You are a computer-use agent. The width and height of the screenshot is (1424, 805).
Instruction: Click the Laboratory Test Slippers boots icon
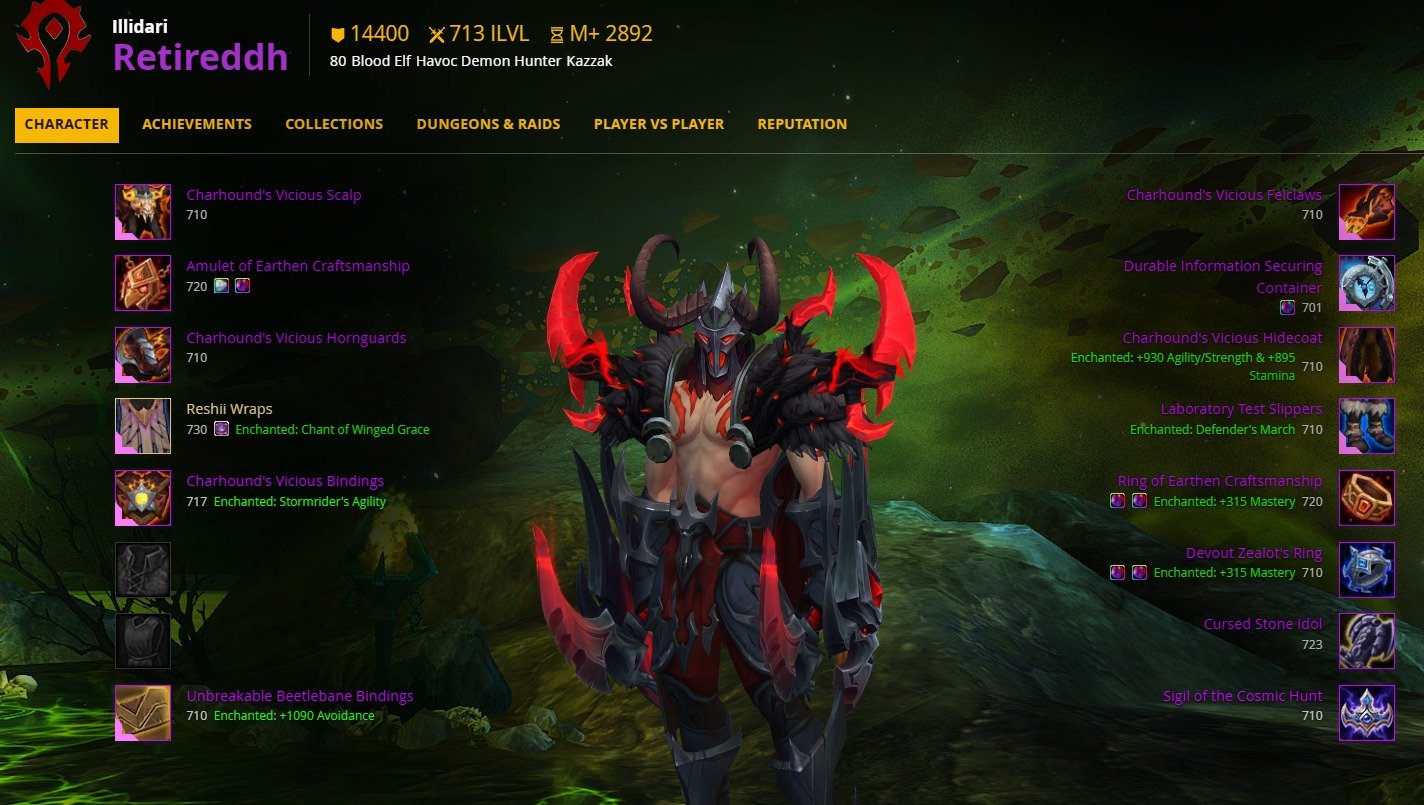1367,425
